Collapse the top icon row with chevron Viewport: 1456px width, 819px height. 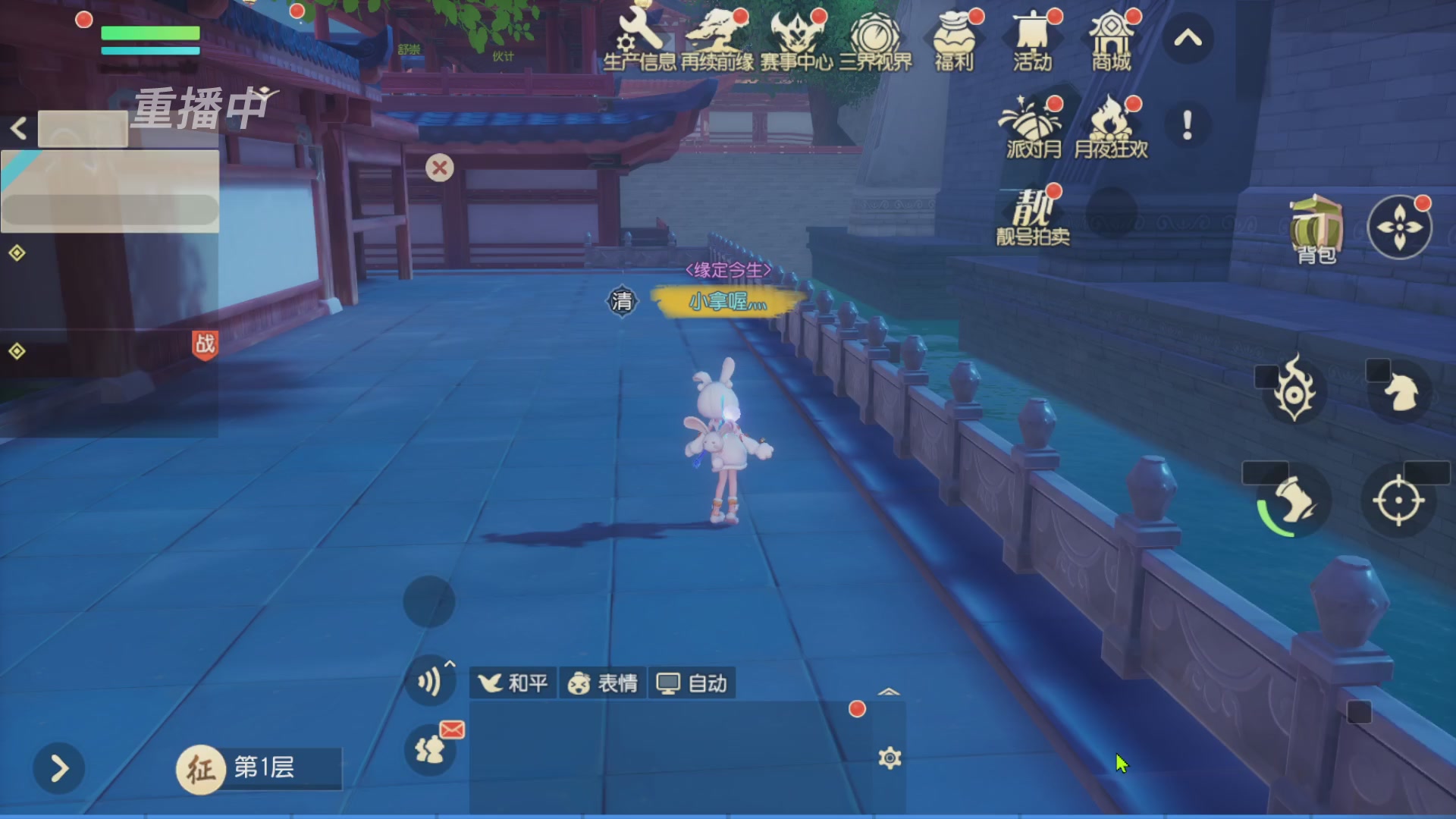(x=1188, y=38)
